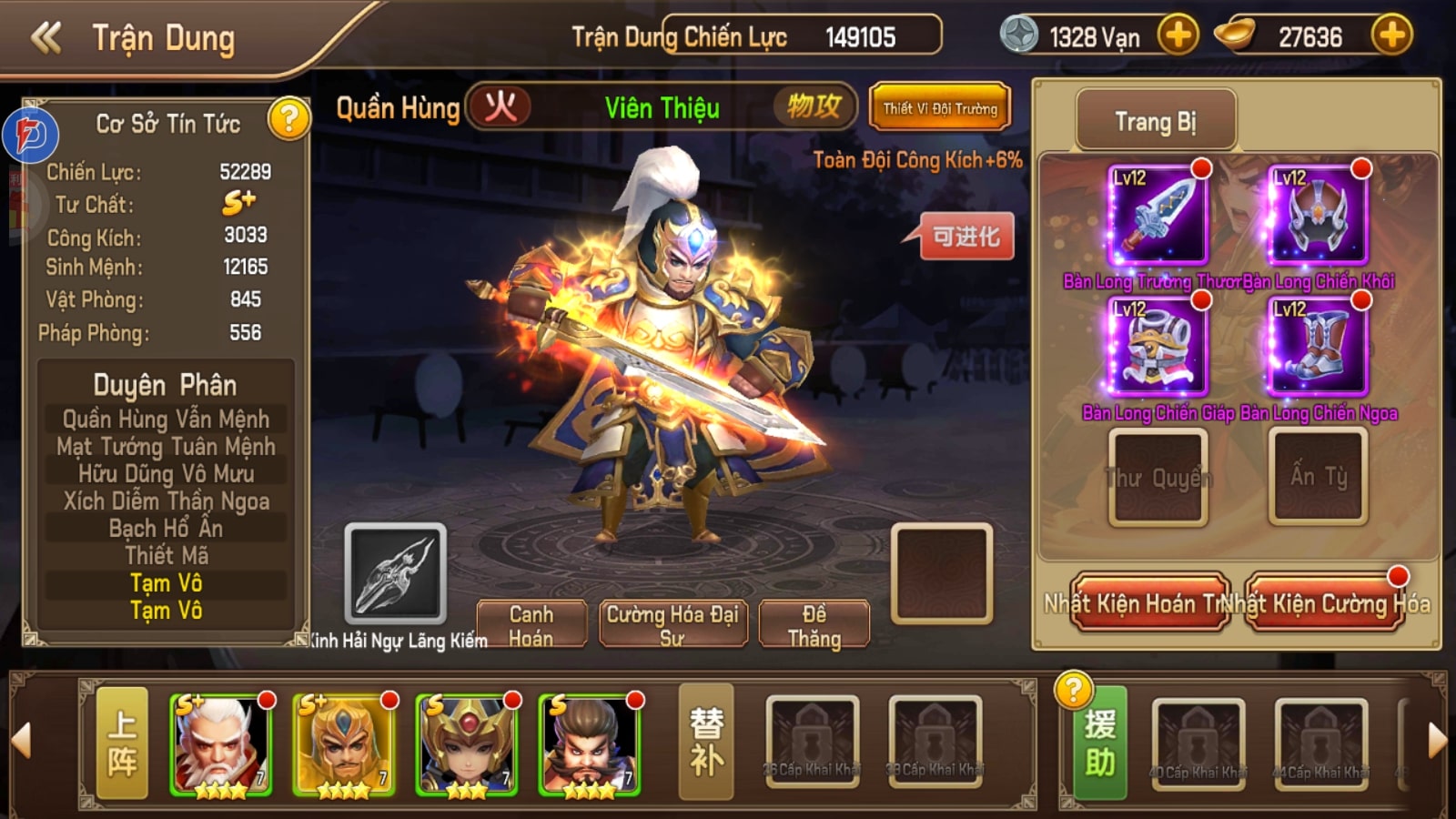Set as leader with Thiết Vi Đội Trưởng

click(940, 109)
